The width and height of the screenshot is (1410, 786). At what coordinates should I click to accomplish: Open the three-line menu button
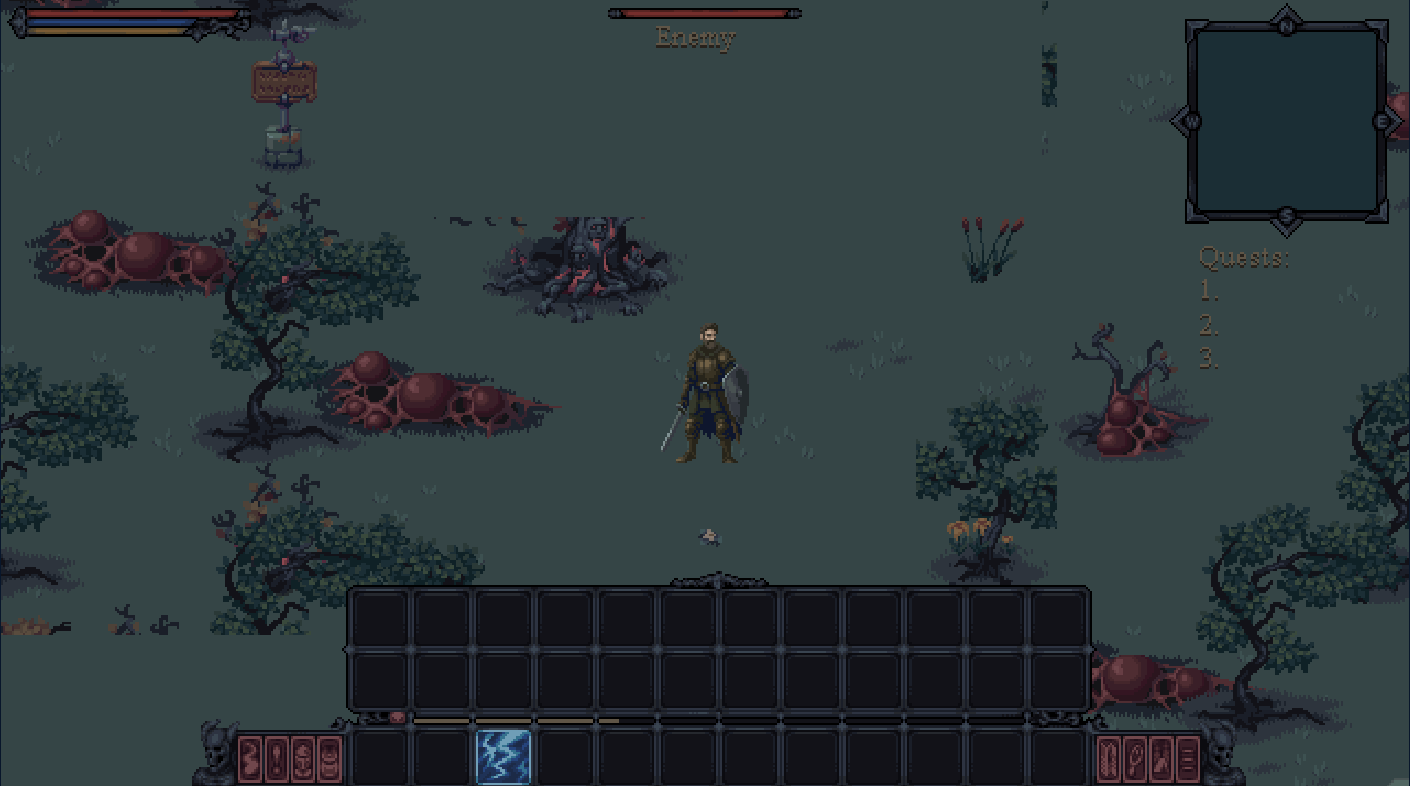[x=1187, y=758]
